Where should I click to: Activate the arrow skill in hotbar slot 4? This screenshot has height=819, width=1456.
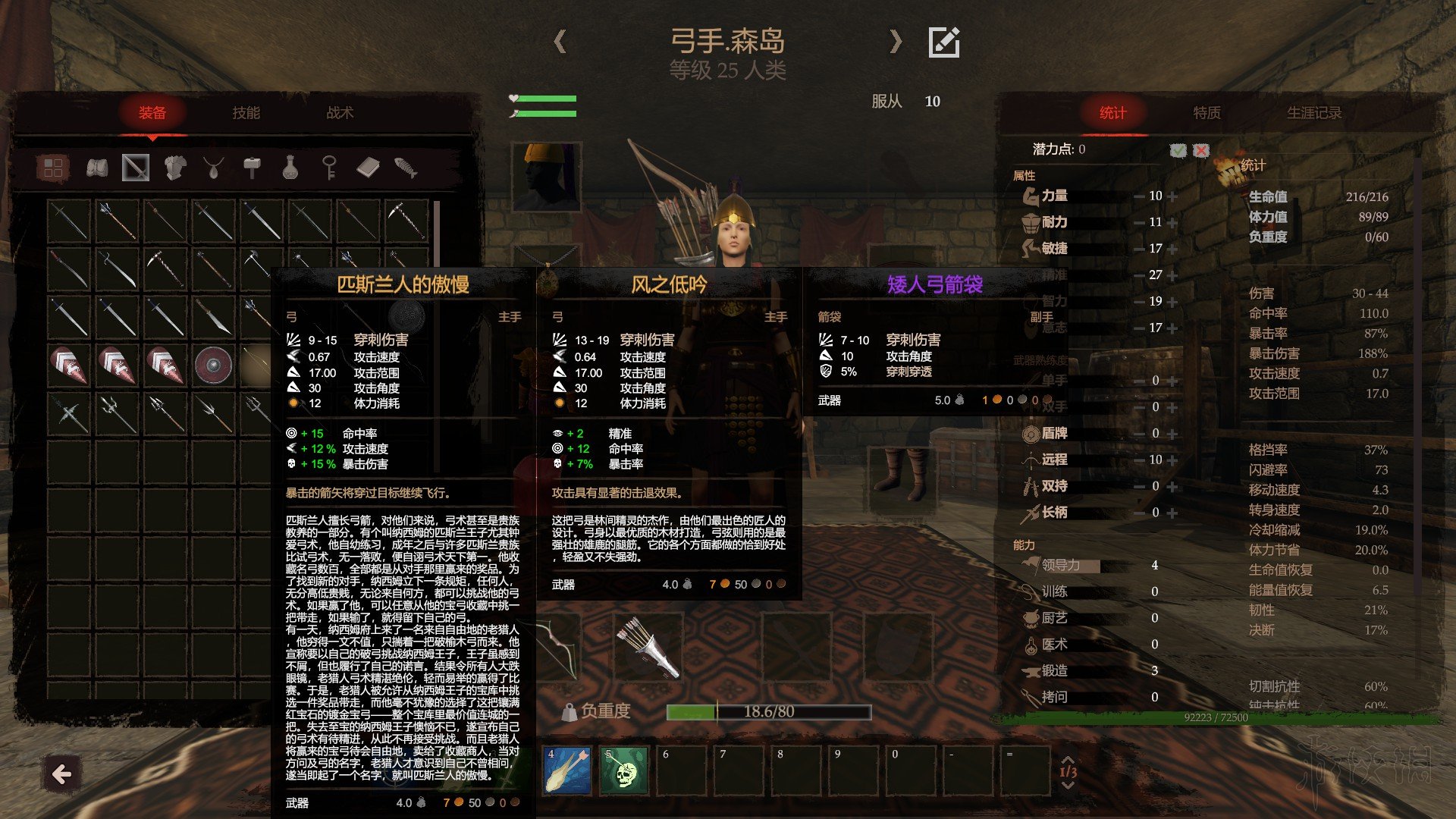pyautogui.click(x=567, y=770)
